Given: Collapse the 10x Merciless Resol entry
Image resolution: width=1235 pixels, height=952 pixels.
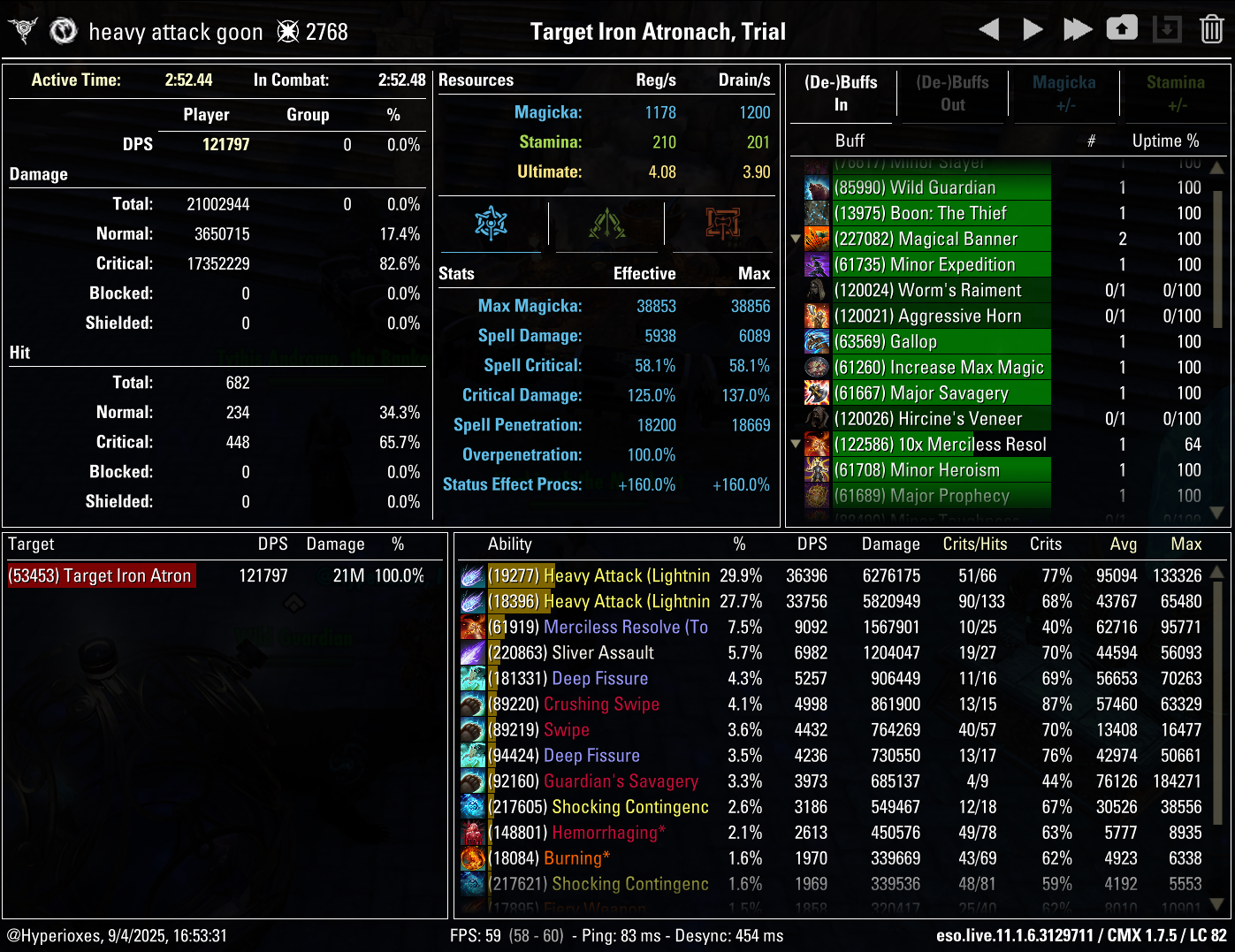Looking at the screenshot, I should (795, 445).
